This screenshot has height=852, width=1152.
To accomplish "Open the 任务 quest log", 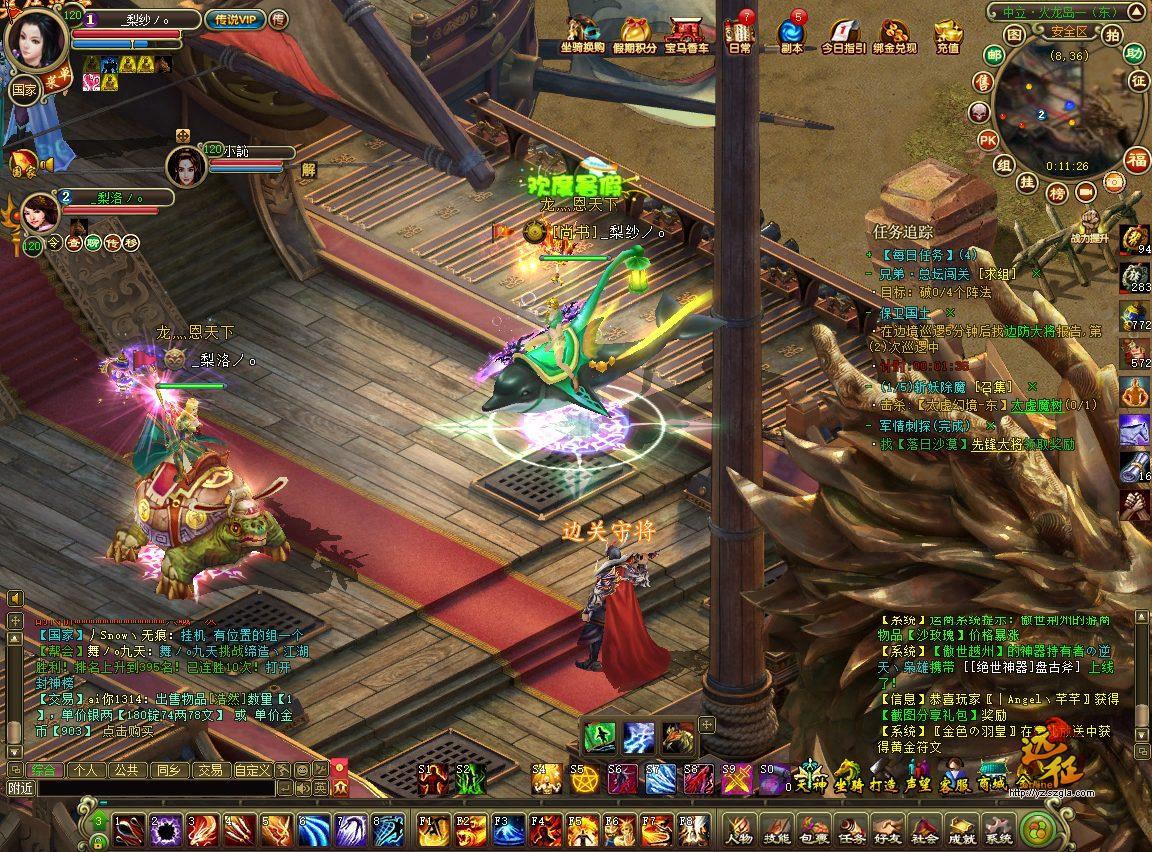I will [x=851, y=829].
